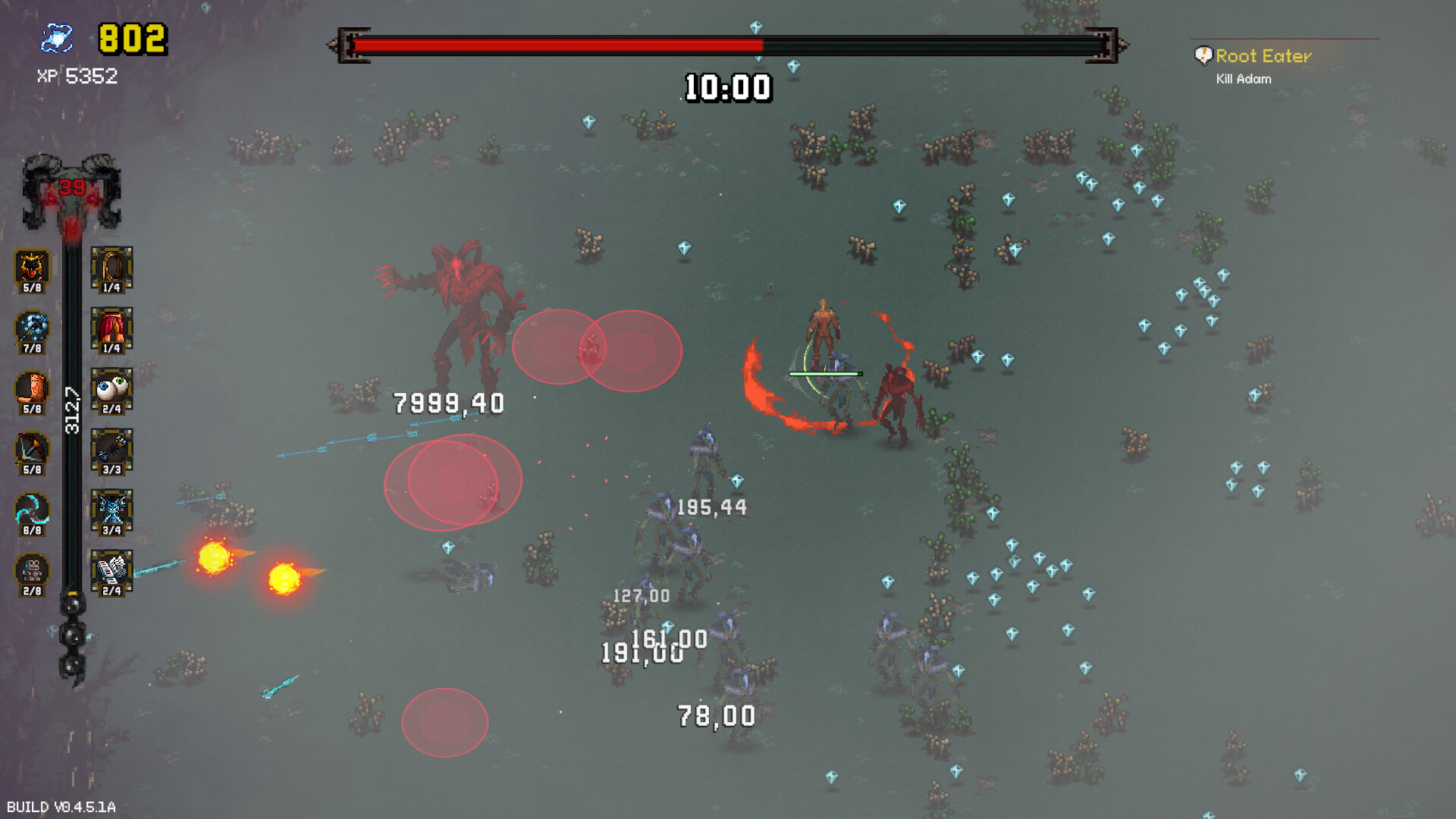Image resolution: width=1456 pixels, height=819 pixels.
Task: Expand the quest speech bubble icon
Action: (1203, 55)
